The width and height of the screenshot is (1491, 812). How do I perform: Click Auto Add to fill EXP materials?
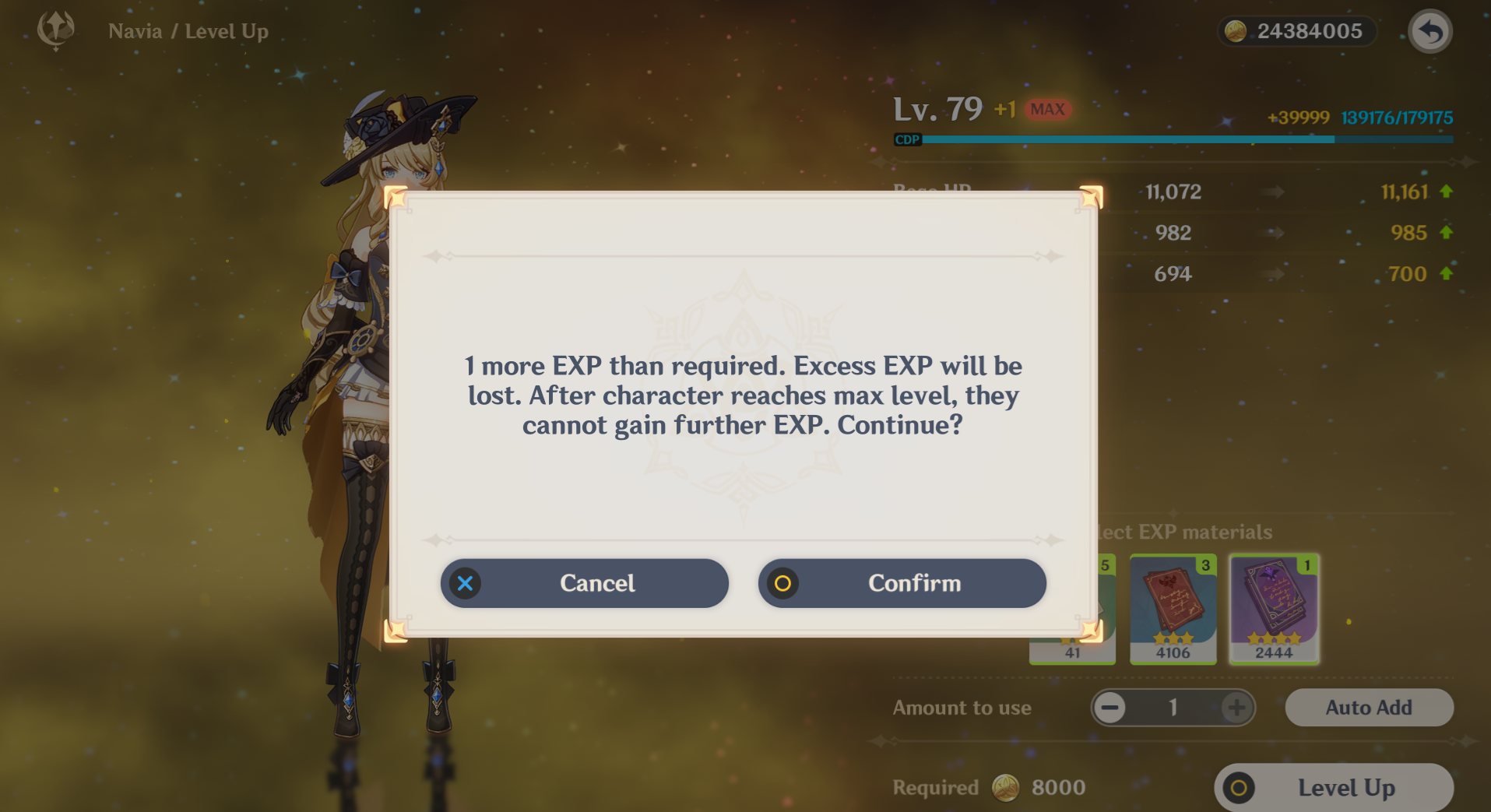coord(1368,708)
